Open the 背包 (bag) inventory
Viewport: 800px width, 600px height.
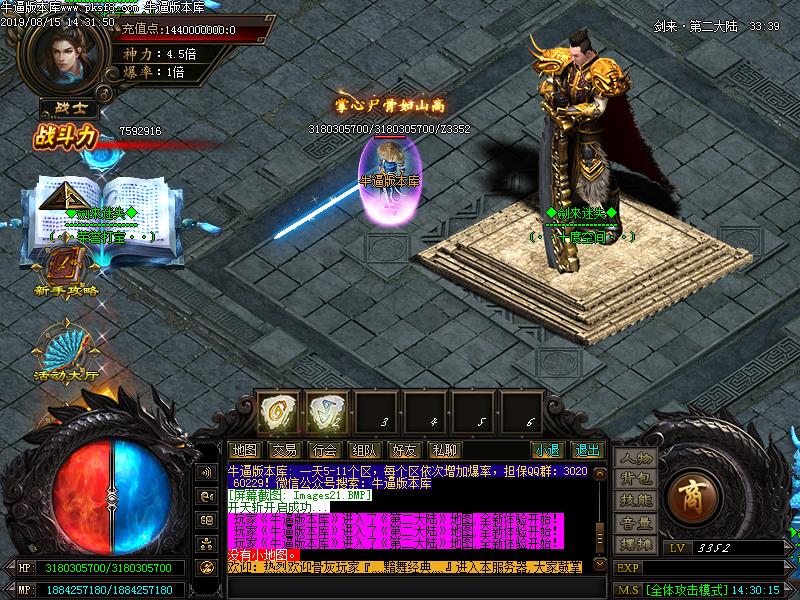(635, 480)
